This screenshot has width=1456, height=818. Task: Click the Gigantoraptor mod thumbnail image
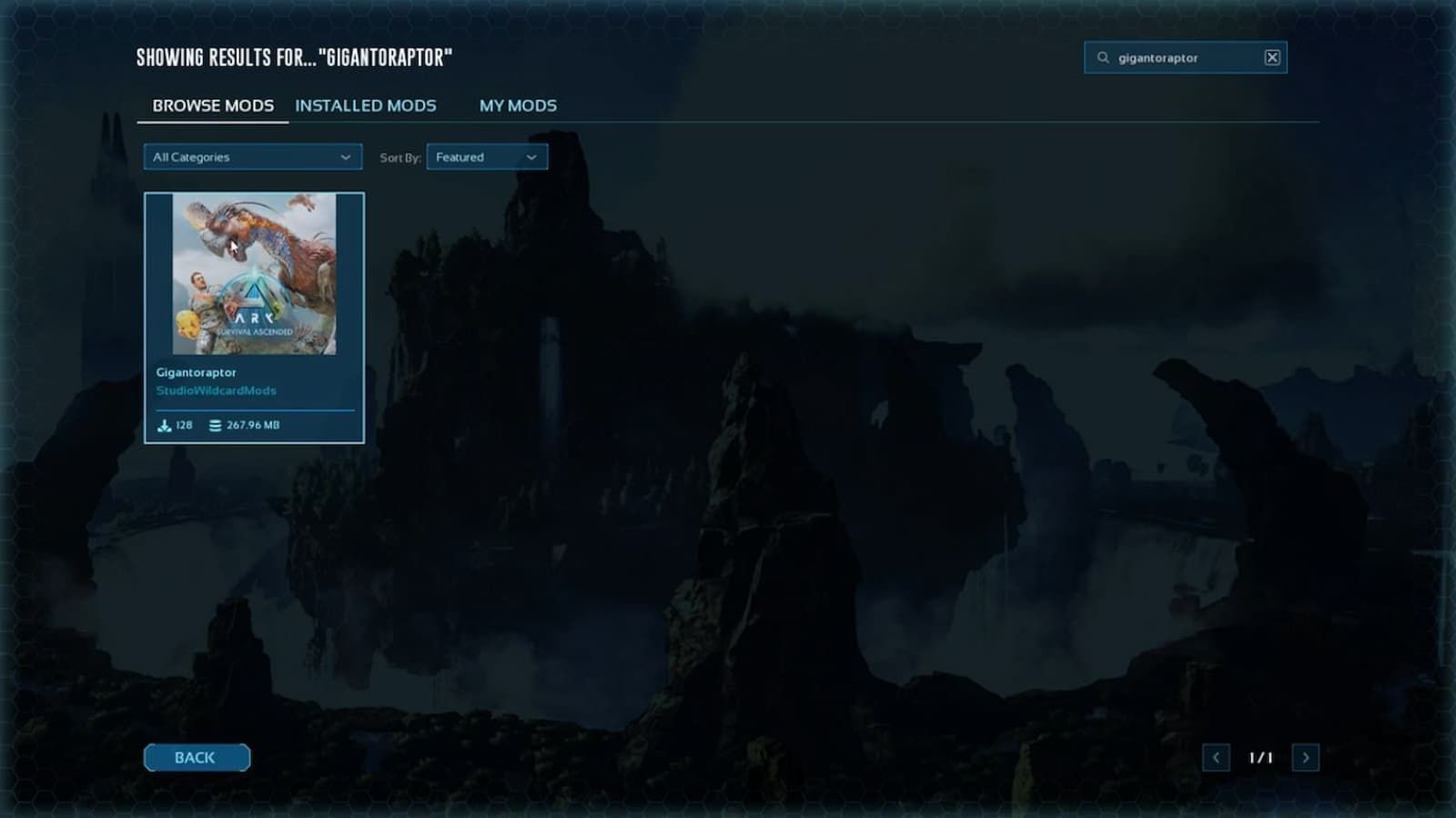point(255,273)
